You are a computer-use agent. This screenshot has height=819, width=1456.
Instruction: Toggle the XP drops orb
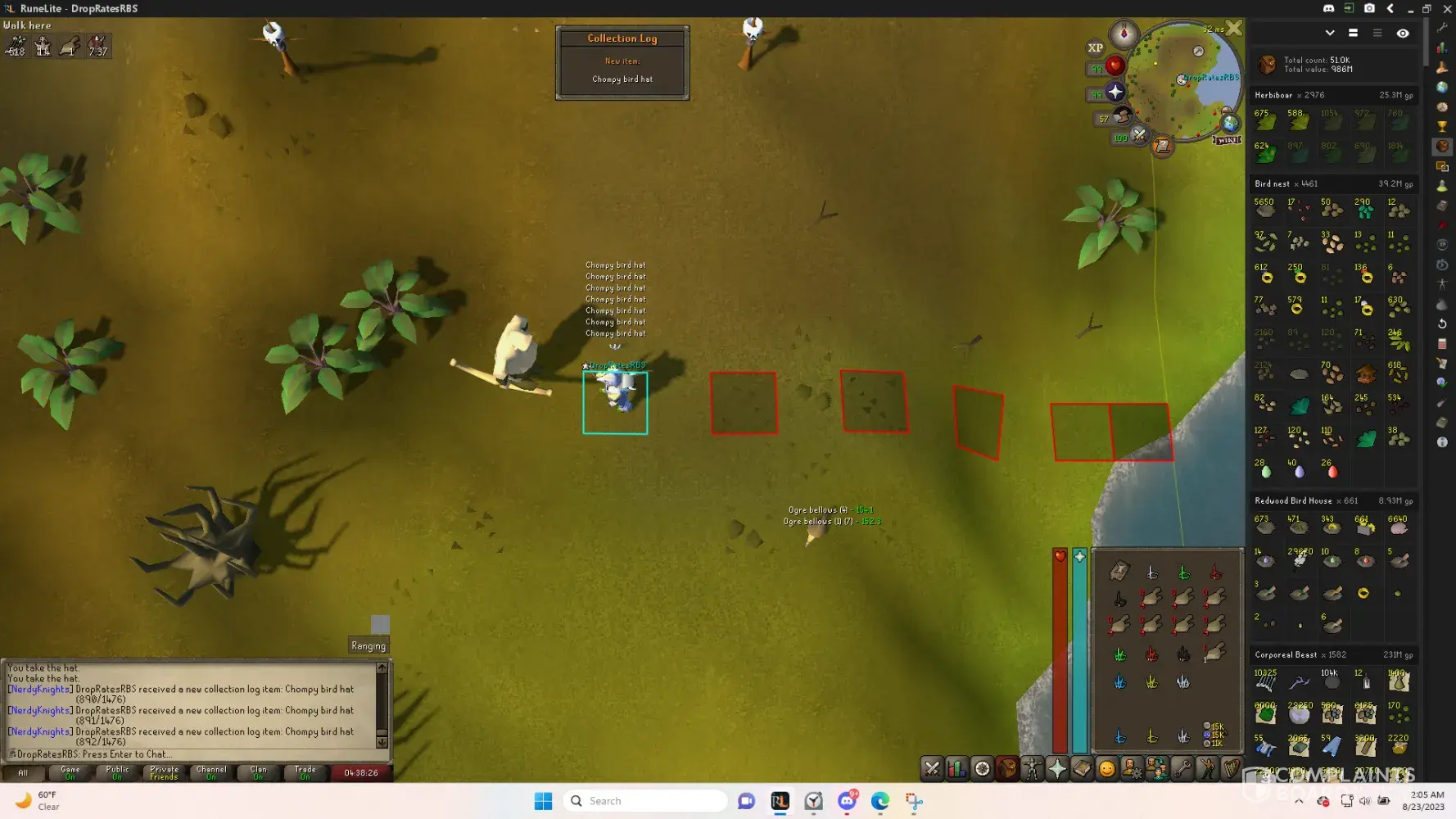coord(1096,48)
